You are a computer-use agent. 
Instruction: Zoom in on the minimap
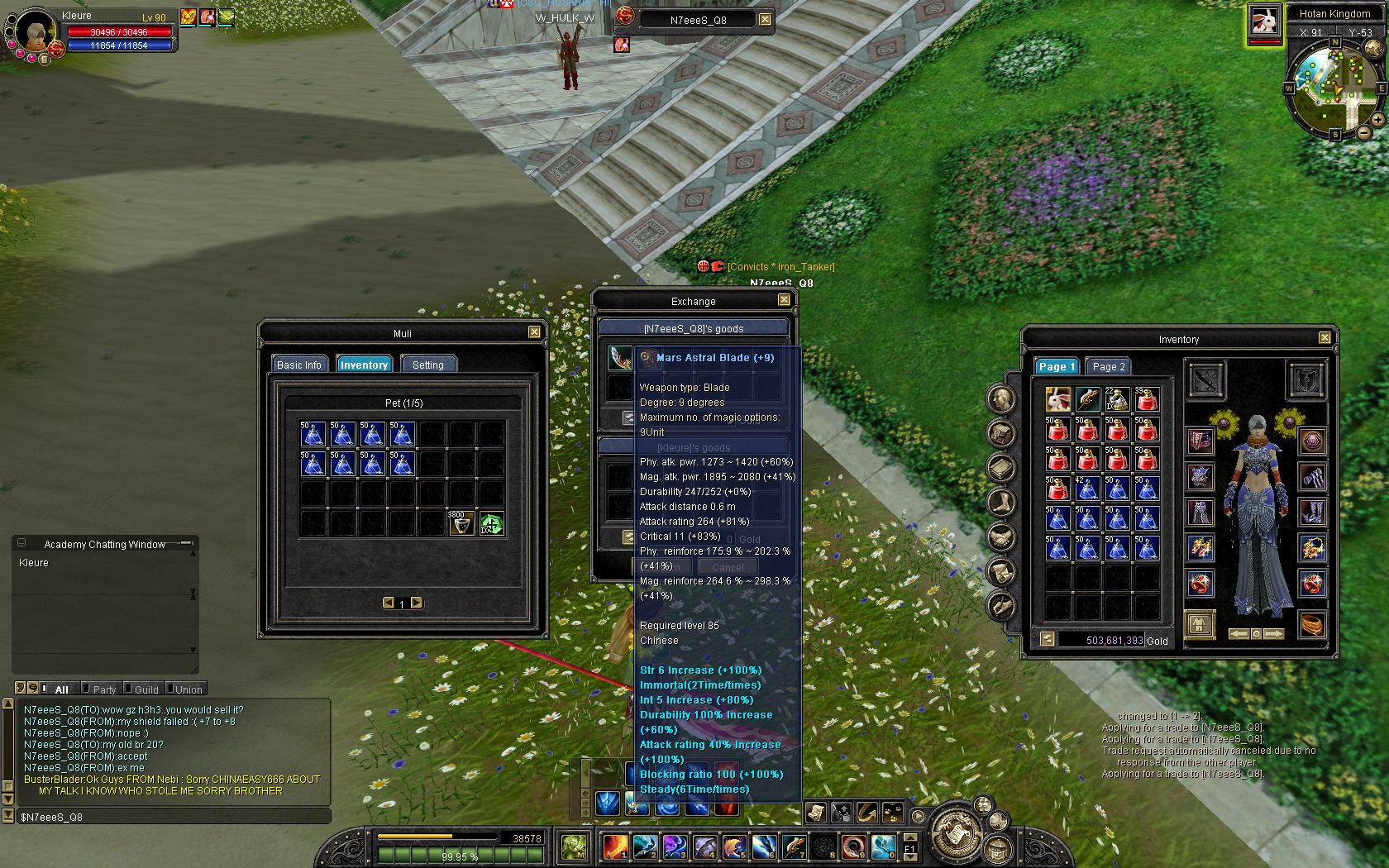1377,120
